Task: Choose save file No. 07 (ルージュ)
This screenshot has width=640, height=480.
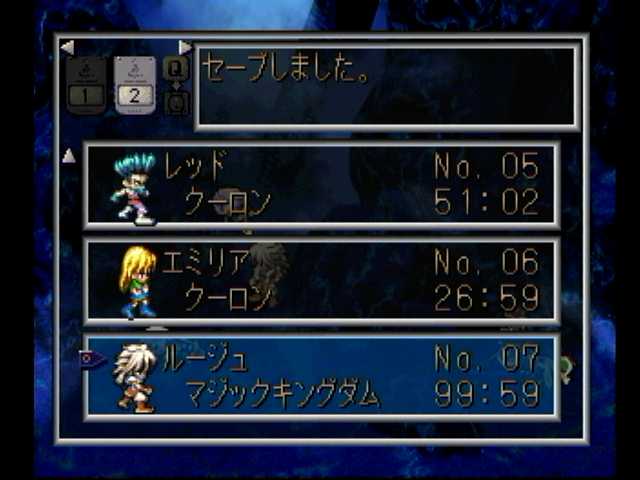Action: click(321, 376)
